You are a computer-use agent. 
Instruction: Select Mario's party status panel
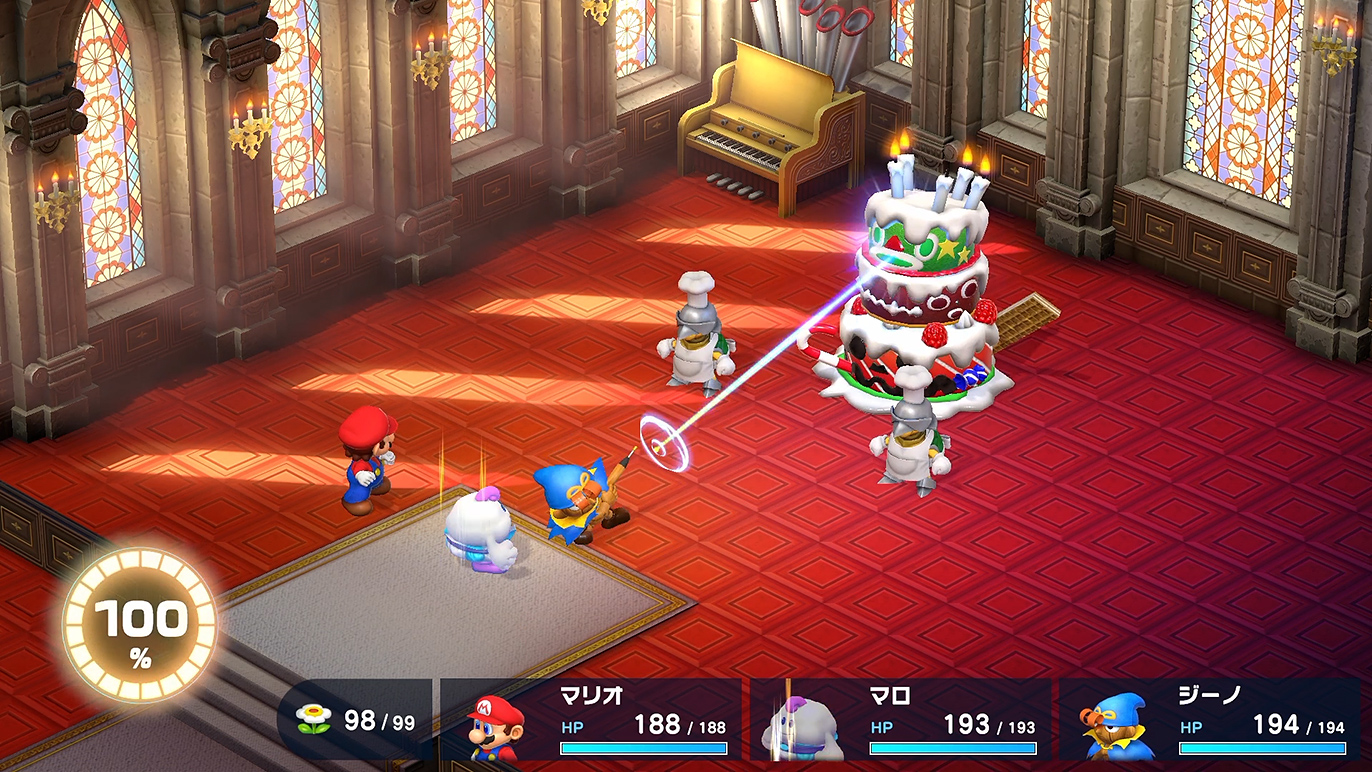pyautogui.click(x=592, y=720)
